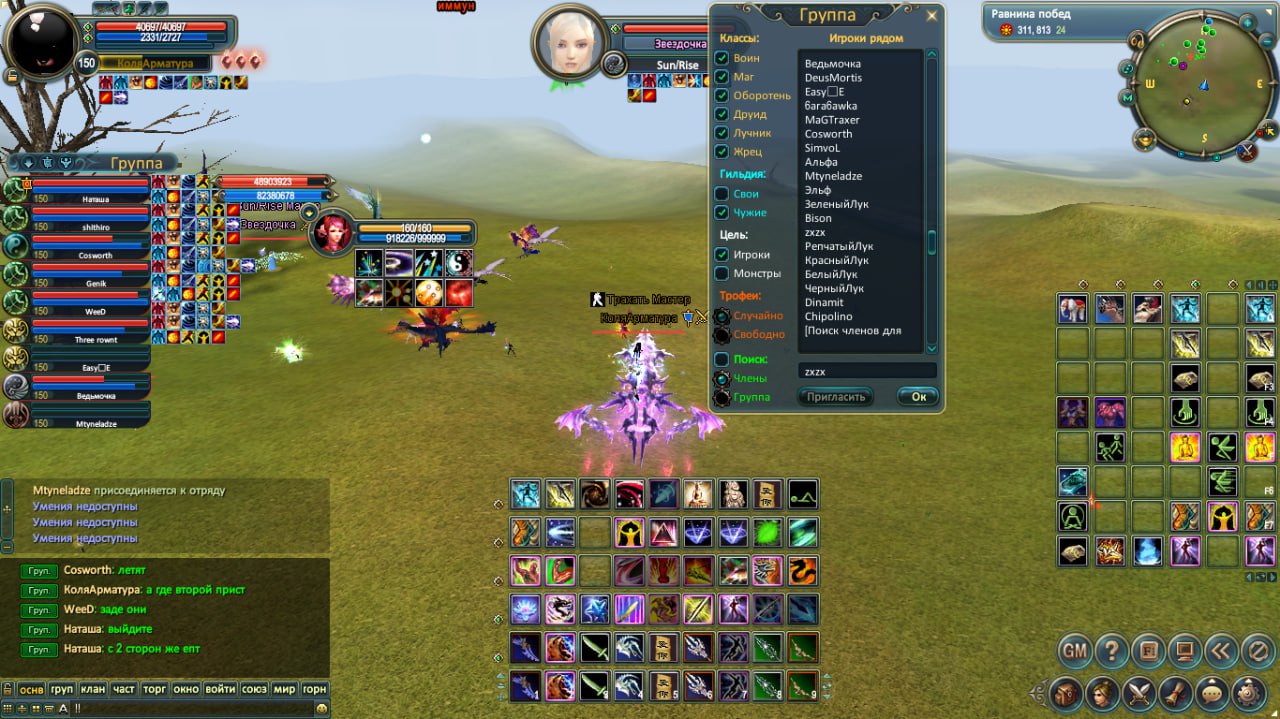Close the Группа window

tap(932, 16)
